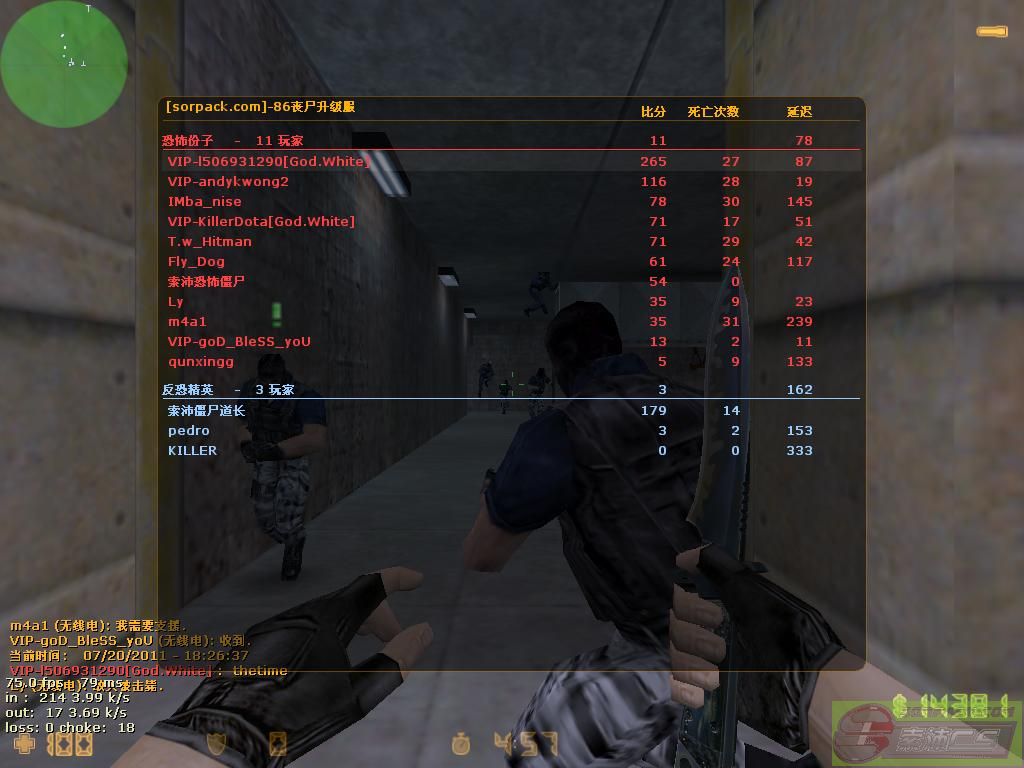
Task: Click the qunxingg scoreboard entry
Action: (x=200, y=361)
